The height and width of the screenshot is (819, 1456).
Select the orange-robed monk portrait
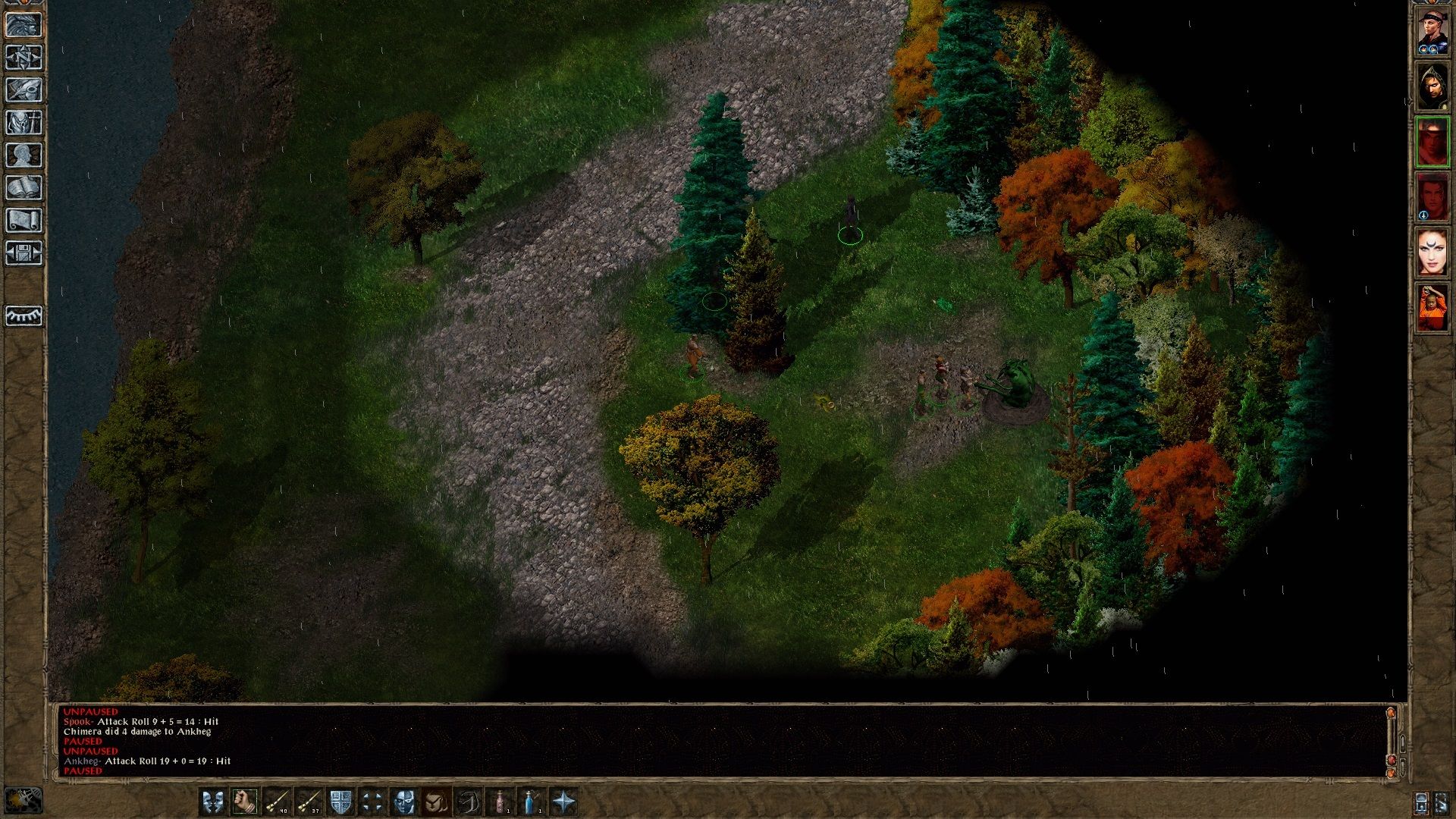click(1432, 307)
